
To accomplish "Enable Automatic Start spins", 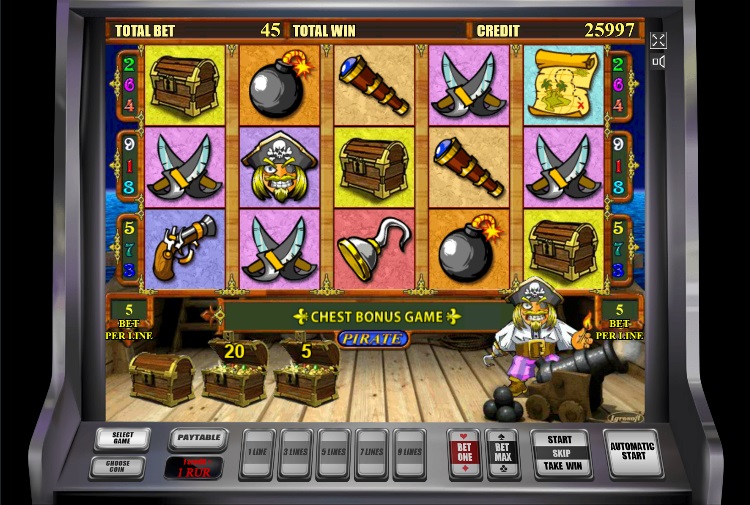I will [632, 452].
